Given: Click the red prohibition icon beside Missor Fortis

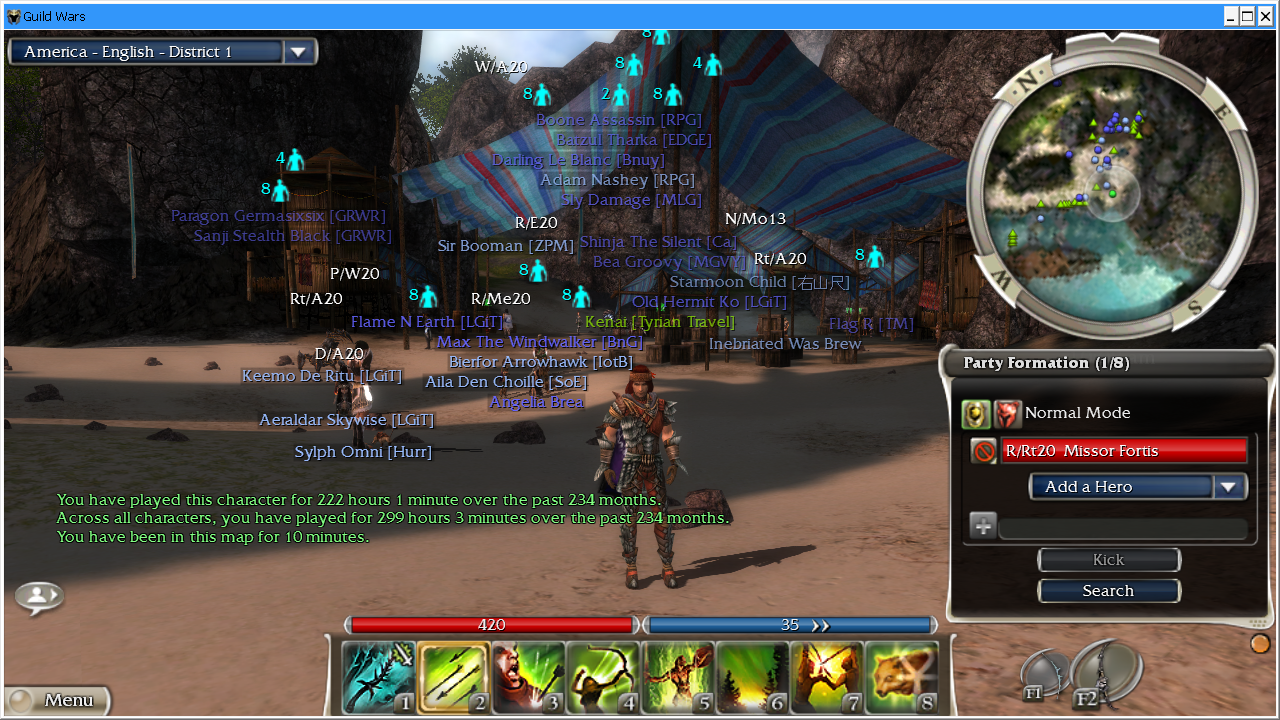Looking at the screenshot, I should coord(984,452).
